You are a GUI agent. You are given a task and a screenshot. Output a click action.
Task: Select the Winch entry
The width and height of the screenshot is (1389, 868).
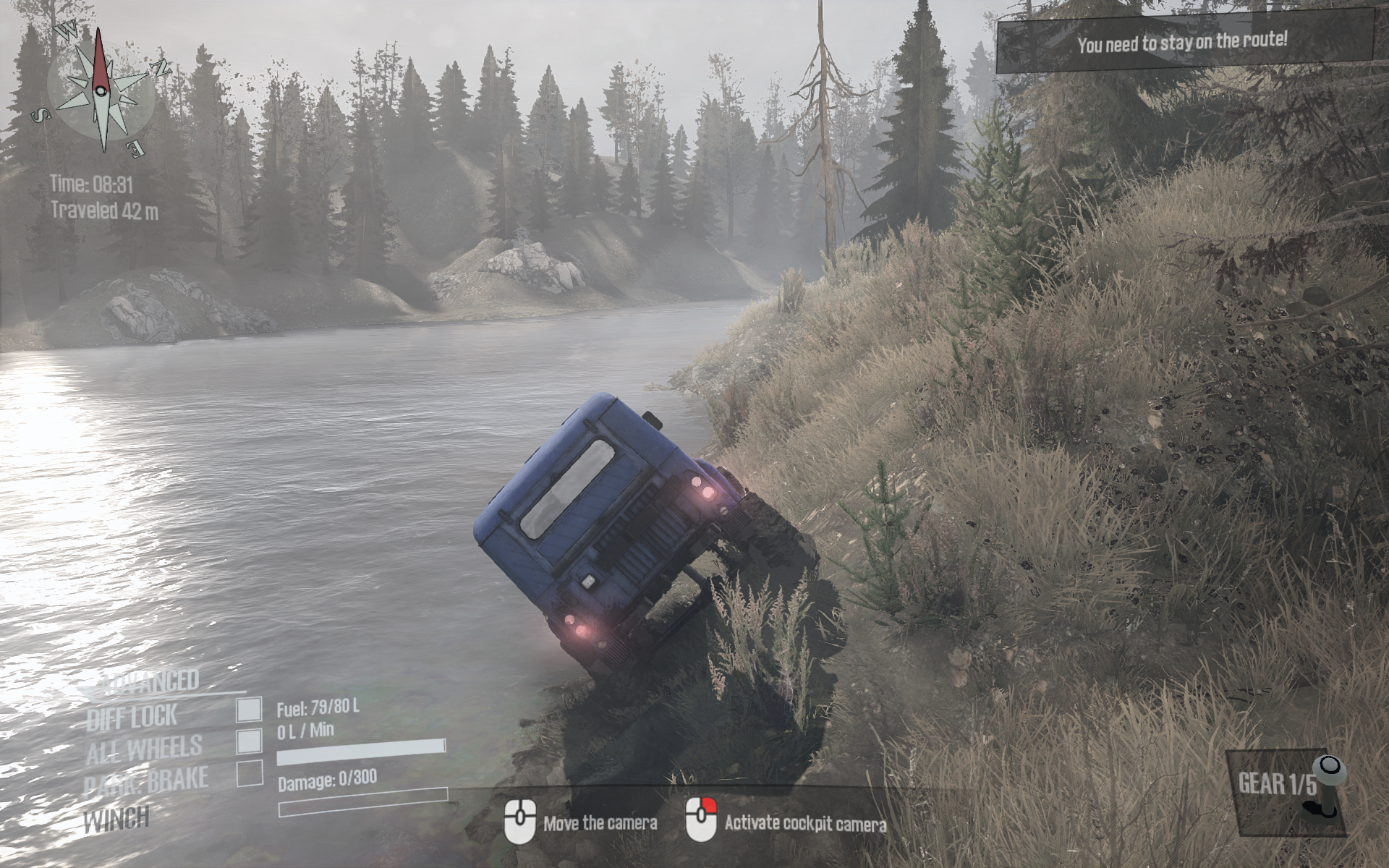pos(116,820)
